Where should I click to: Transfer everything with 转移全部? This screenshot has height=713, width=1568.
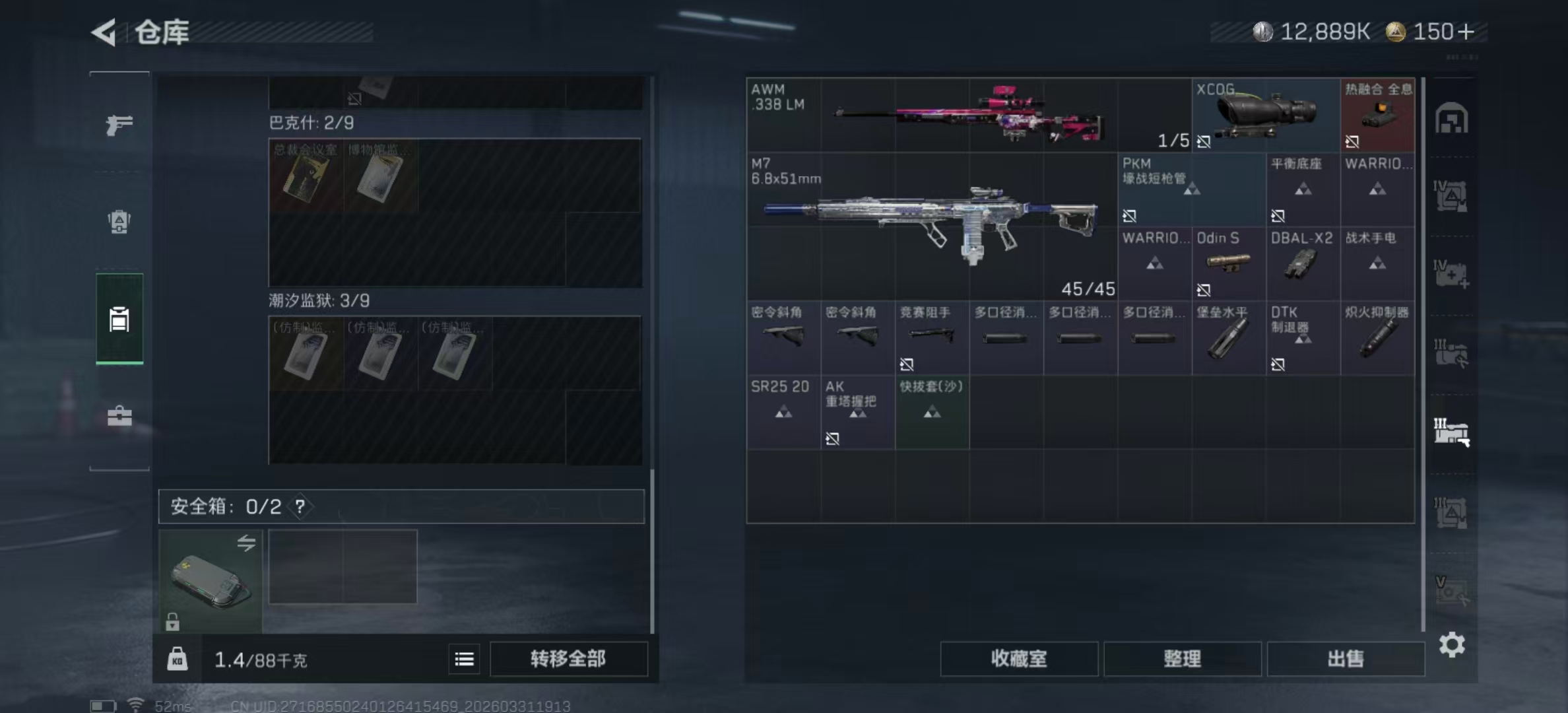pyautogui.click(x=568, y=658)
